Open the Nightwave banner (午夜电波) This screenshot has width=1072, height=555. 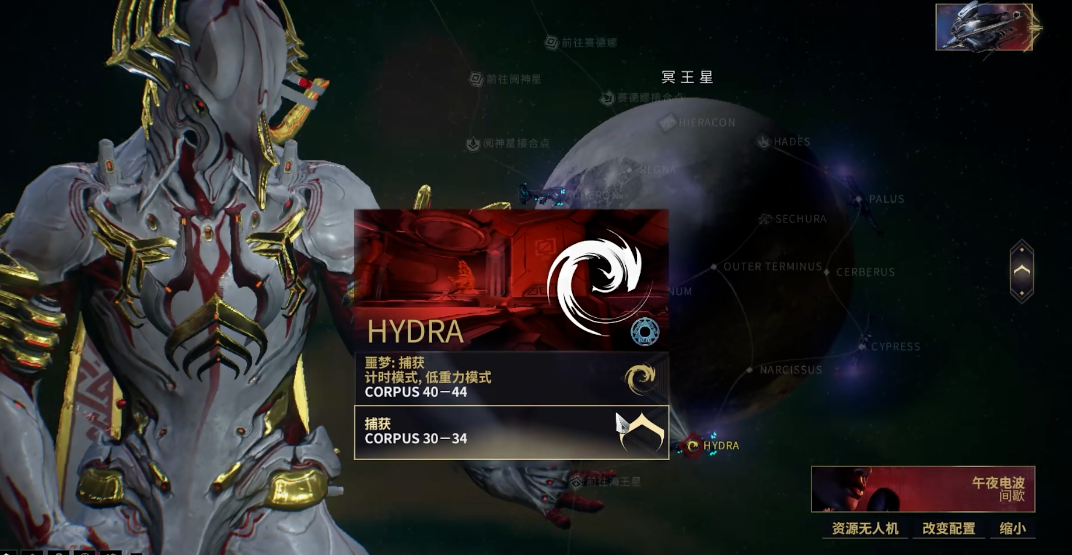point(923,489)
